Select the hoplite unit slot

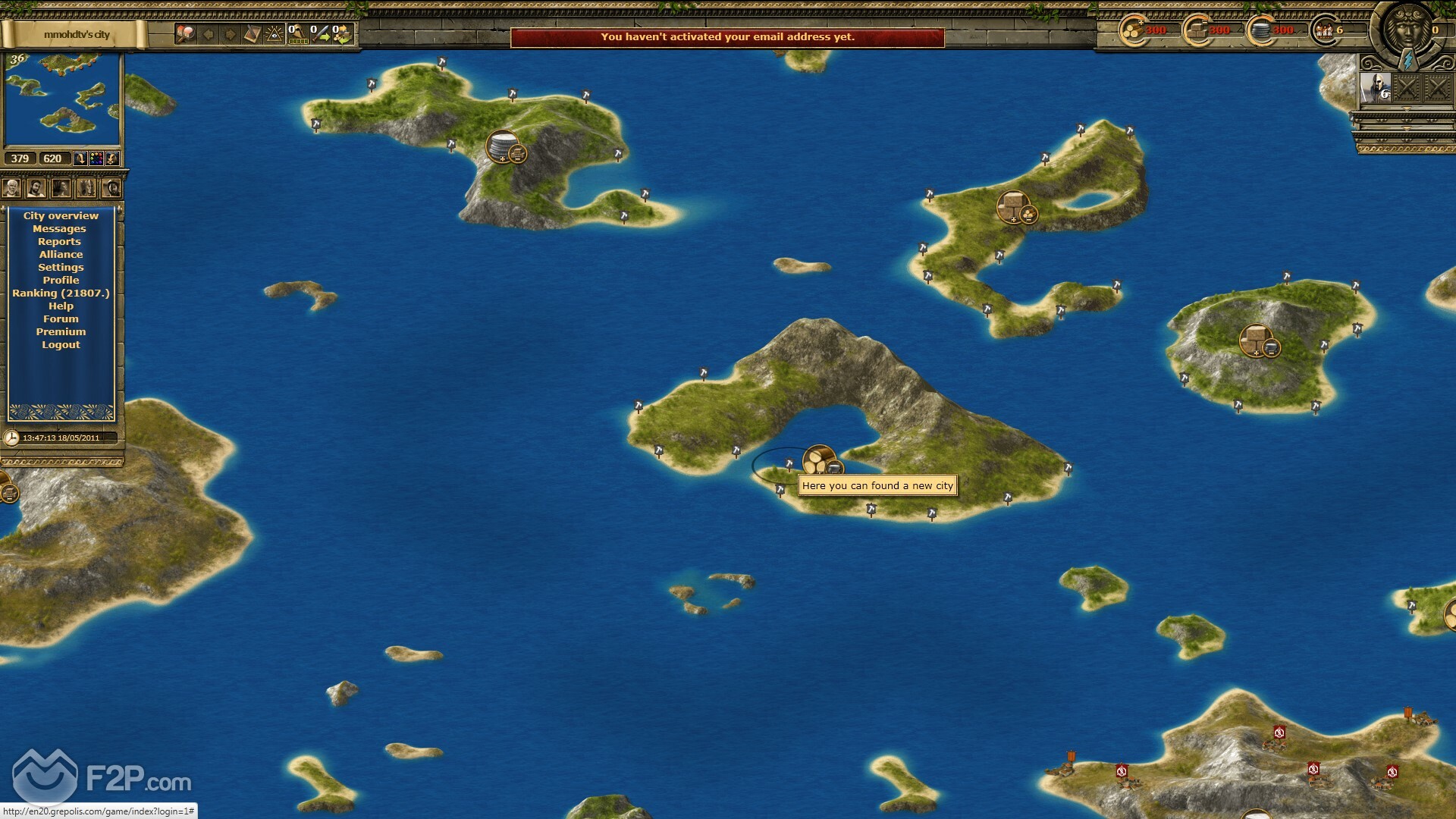1376,89
